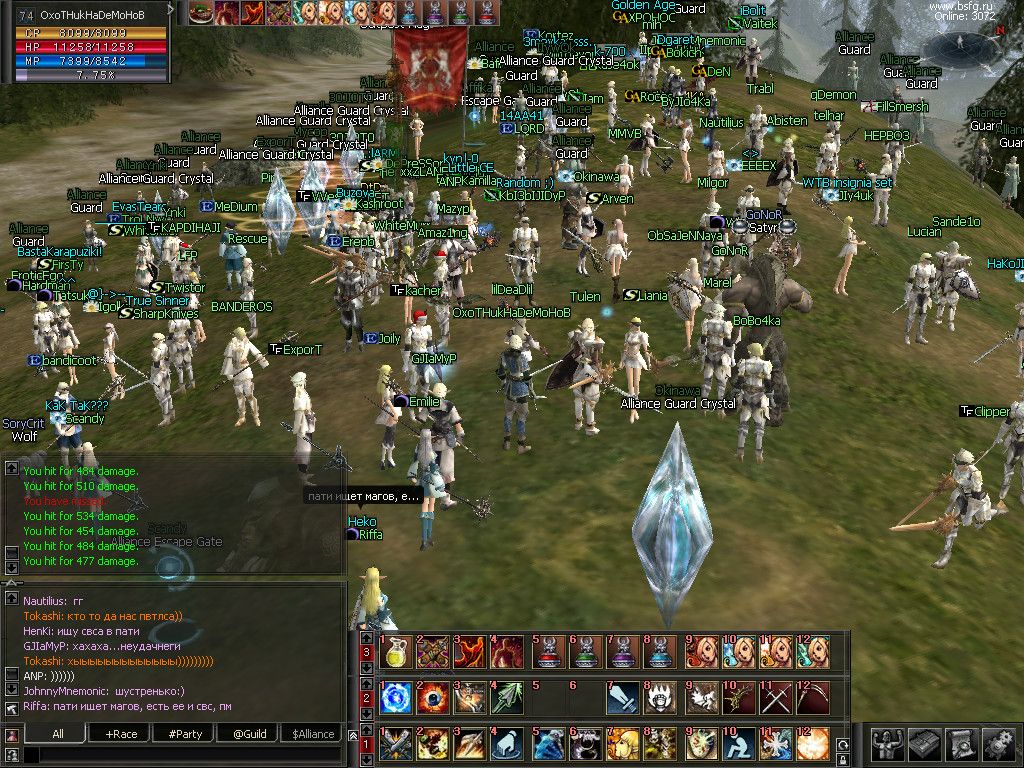Switch to the @Guild chat tab
Screen dimensions: 1024x768
pyautogui.click(x=249, y=733)
